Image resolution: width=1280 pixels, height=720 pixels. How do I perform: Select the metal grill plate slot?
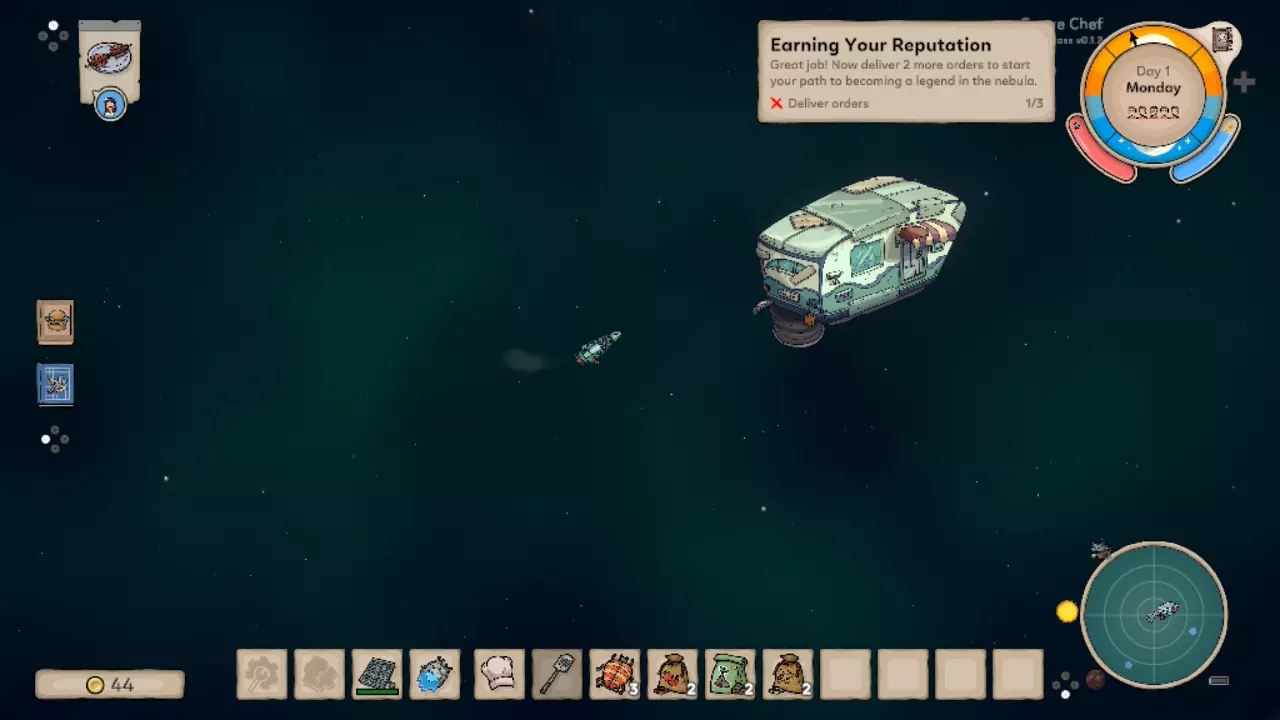tap(377, 674)
